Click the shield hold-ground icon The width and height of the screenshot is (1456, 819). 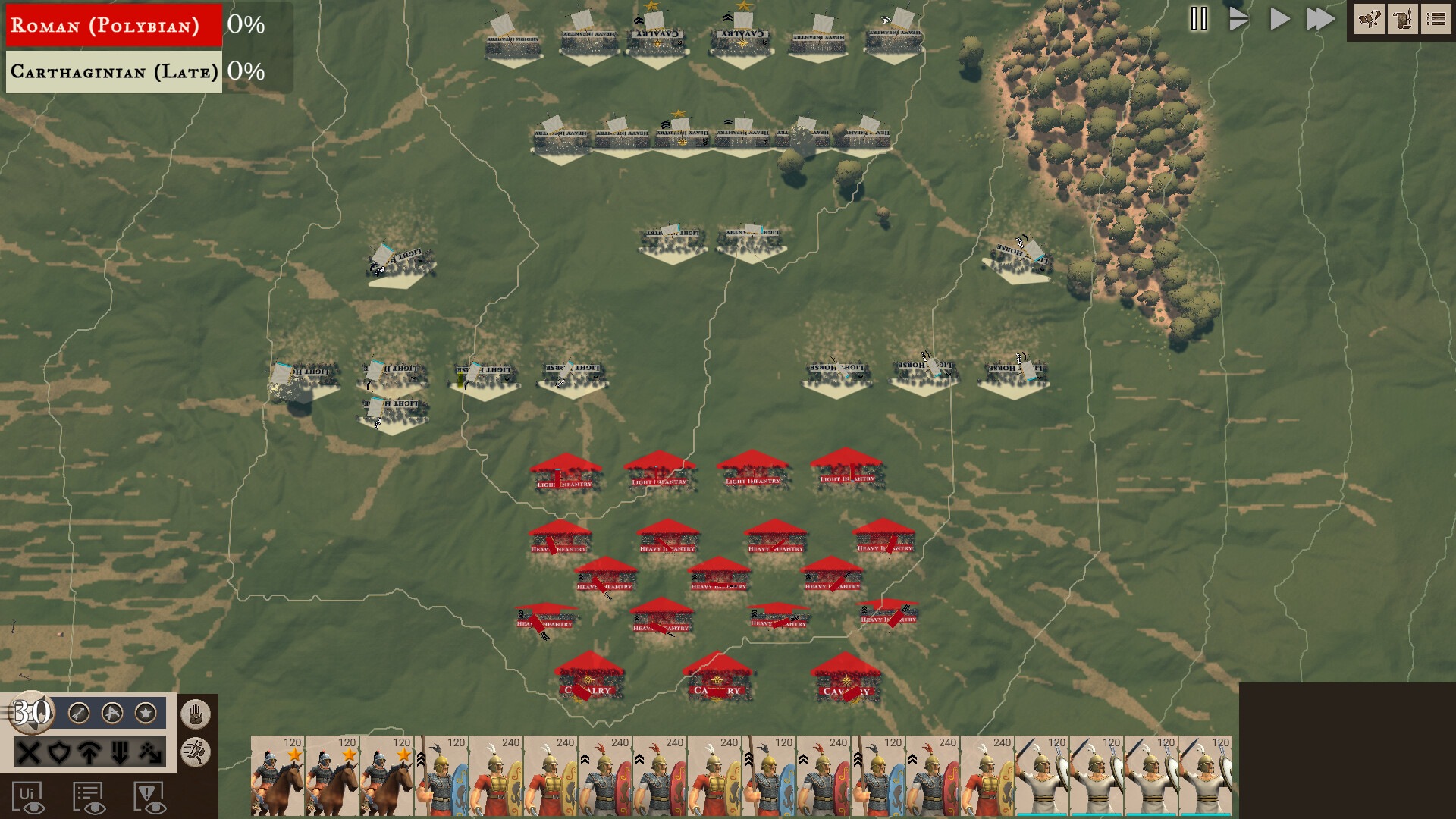(x=60, y=753)
